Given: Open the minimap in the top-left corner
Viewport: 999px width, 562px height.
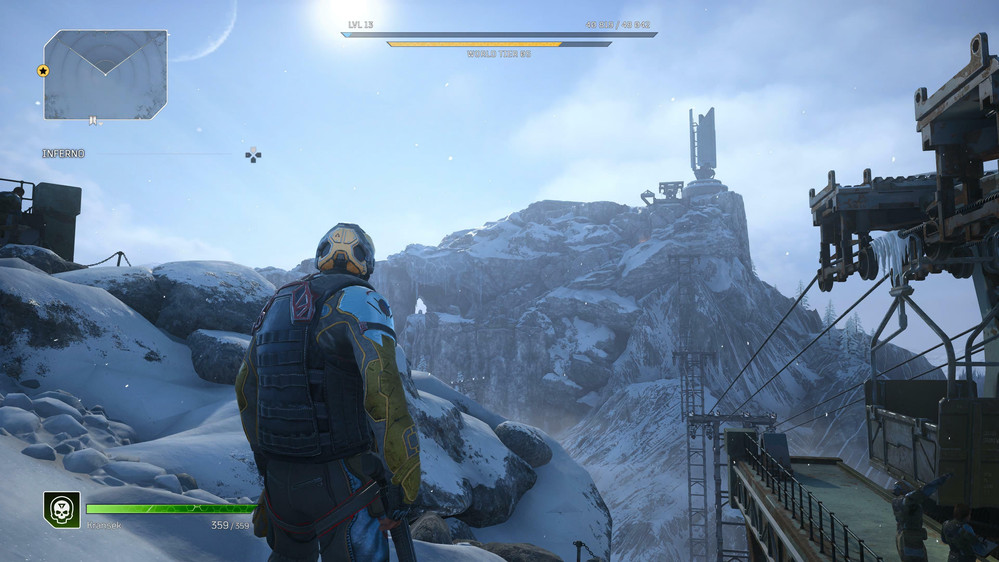Looking at the screenshot, I should tap(105, 74).
